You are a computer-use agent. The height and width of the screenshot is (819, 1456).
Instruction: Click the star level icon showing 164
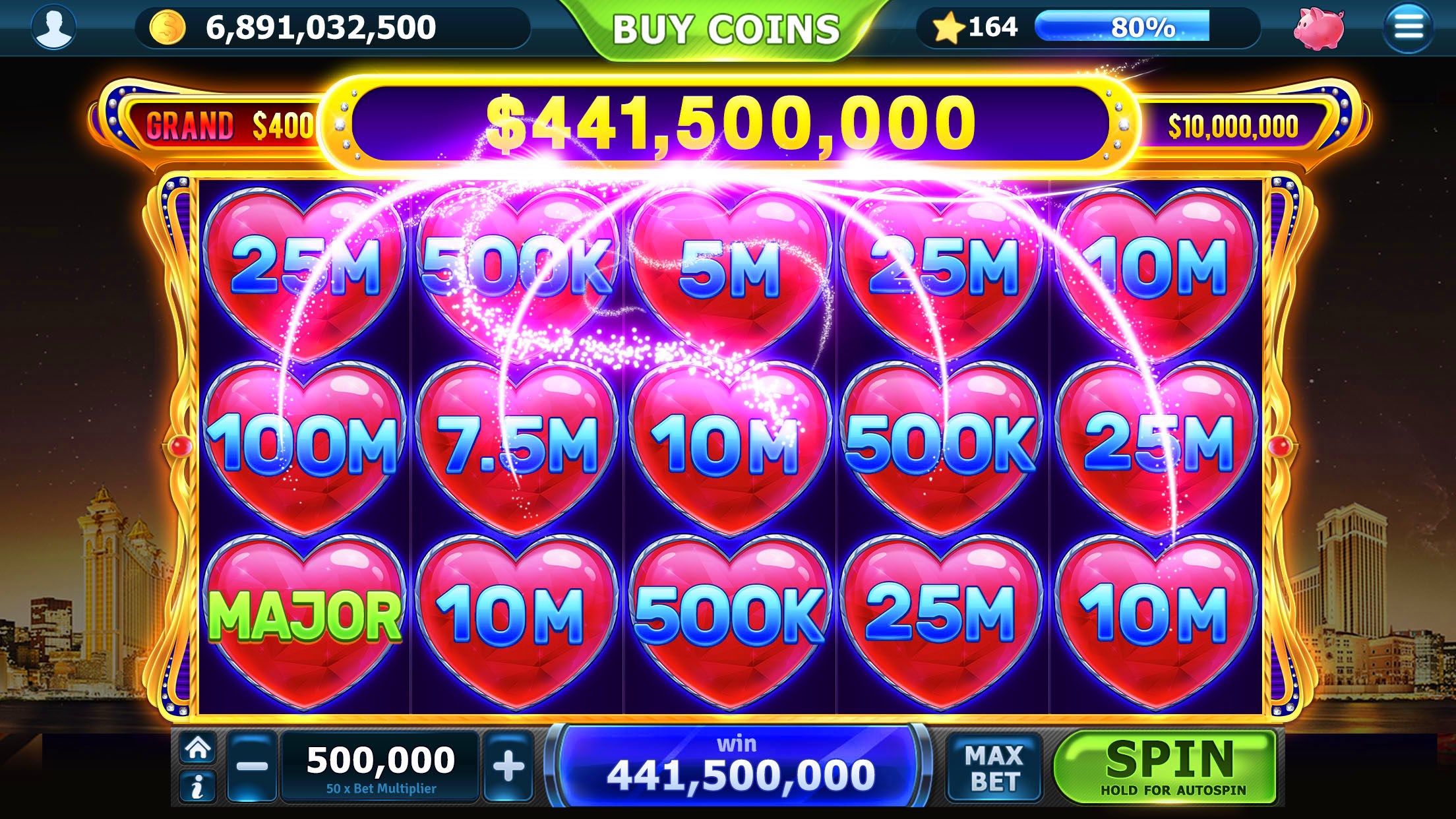coord(948,26)
